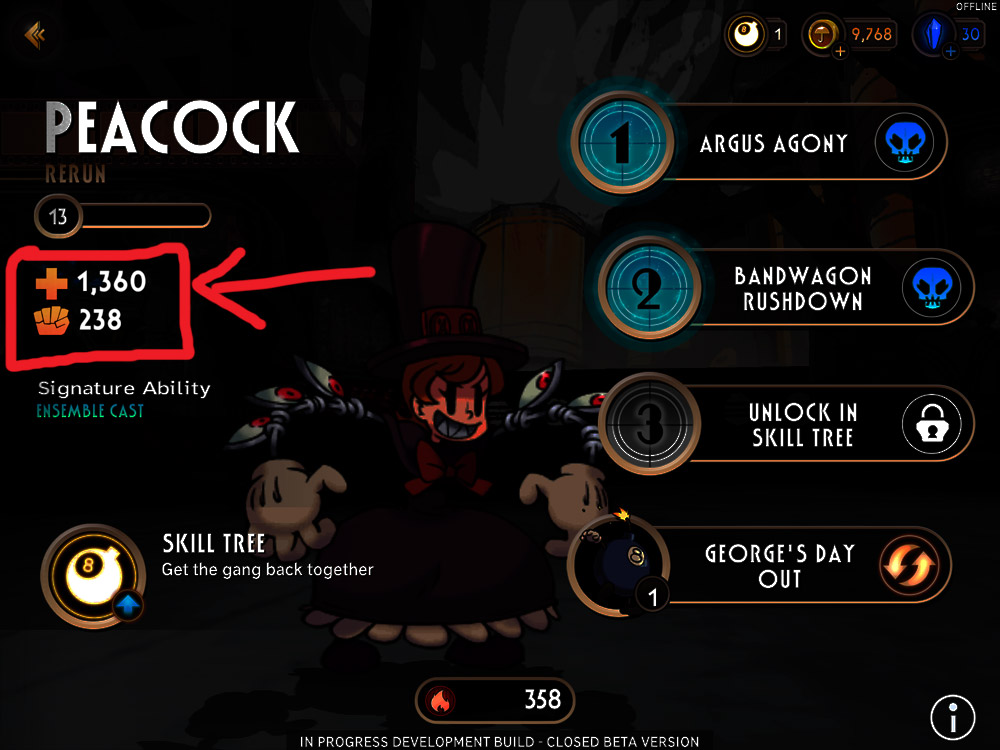Select the George's Day Out blockbuster
The width and height of the screenshot is (1000, 750).
(x=779, y=565)
